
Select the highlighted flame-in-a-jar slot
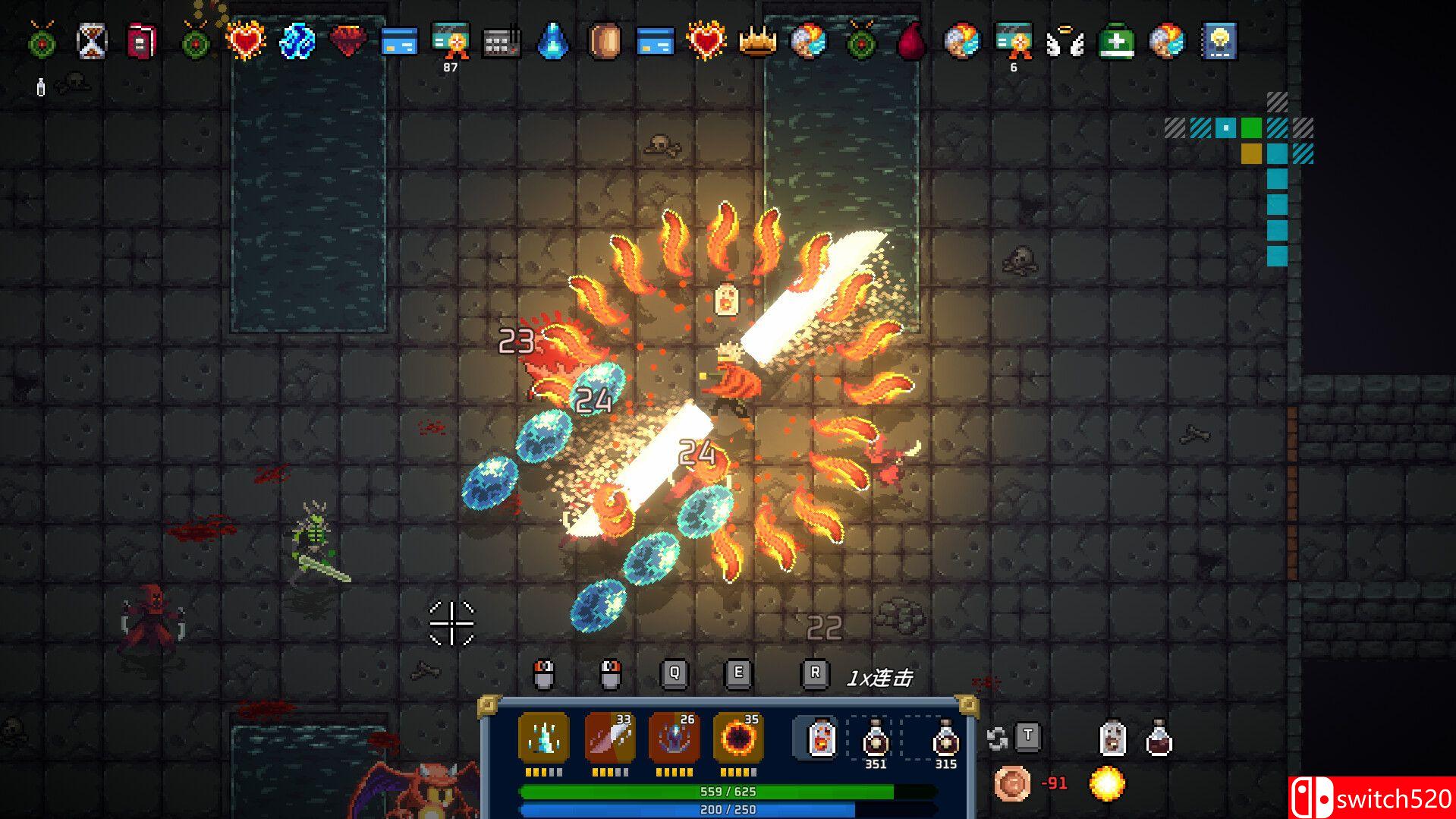tap(819, 737)
